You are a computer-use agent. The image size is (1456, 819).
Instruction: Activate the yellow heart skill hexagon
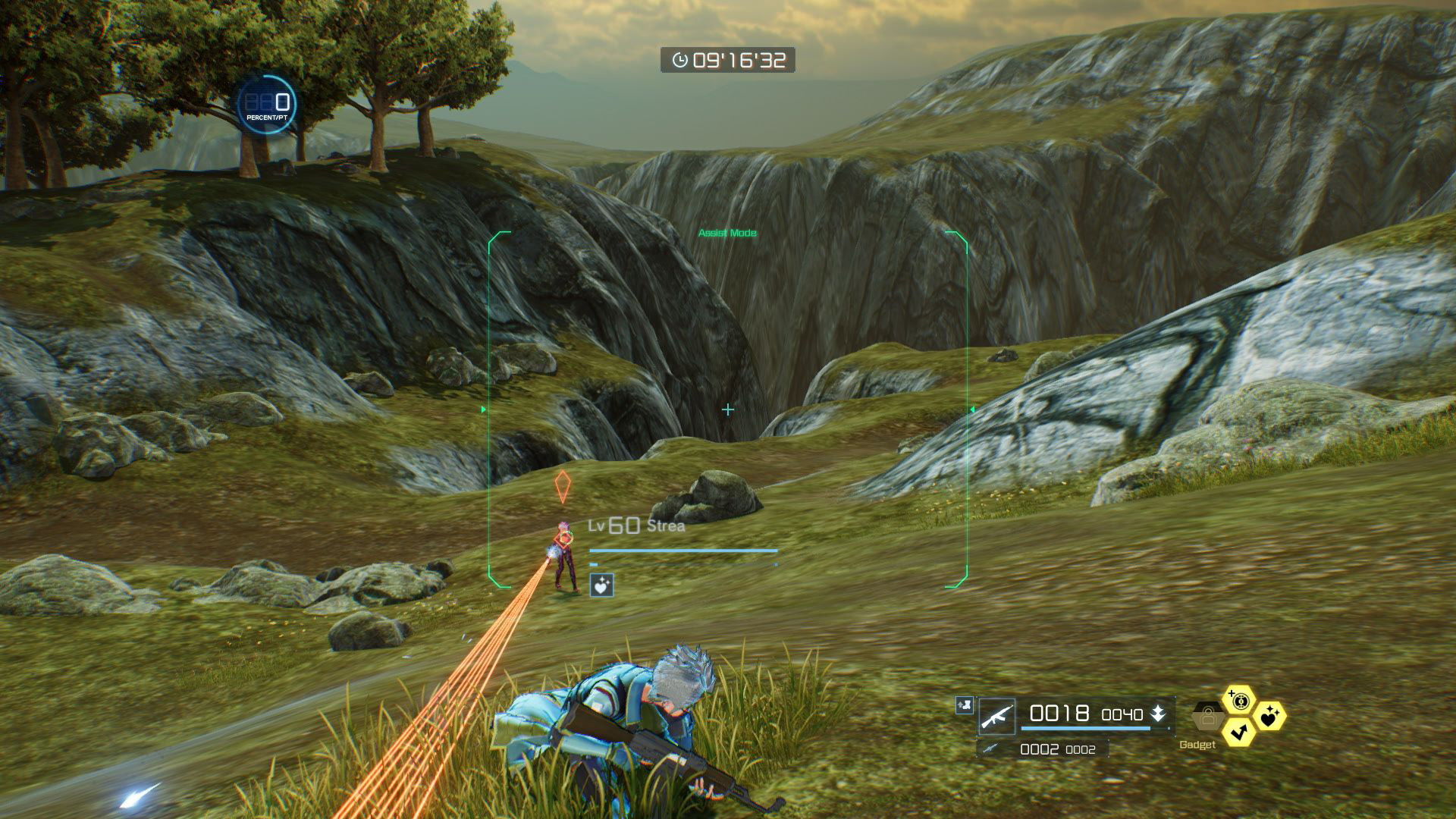tap(1271, 717)
